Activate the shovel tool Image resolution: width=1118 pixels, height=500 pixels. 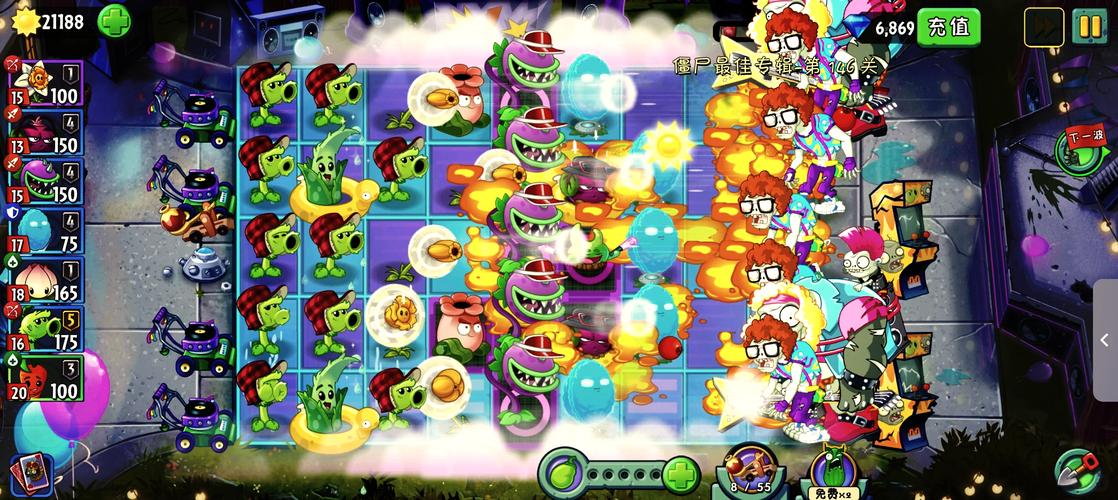[1081, 472]
